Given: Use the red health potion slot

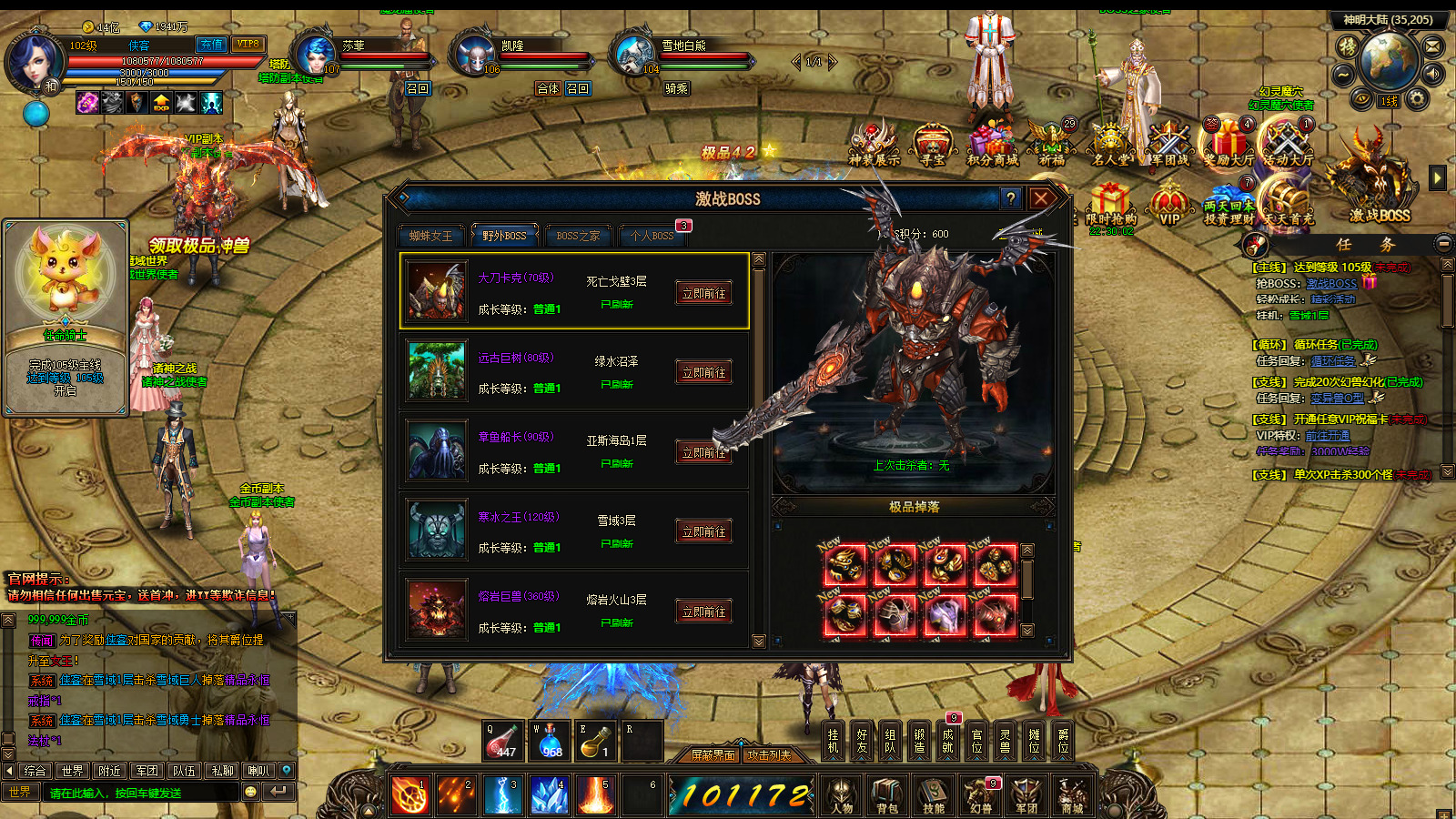Looking at the screenshot, I should pyautogui.click(x=501, y=741).
